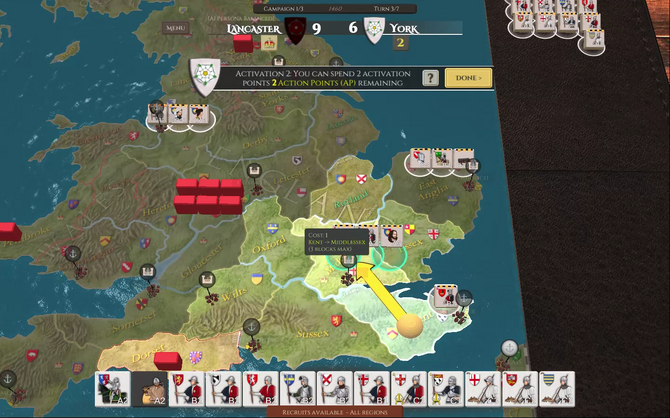Select the block stack in East Anglia
This screenshot has height=418, width=670.
pos(440,158)
